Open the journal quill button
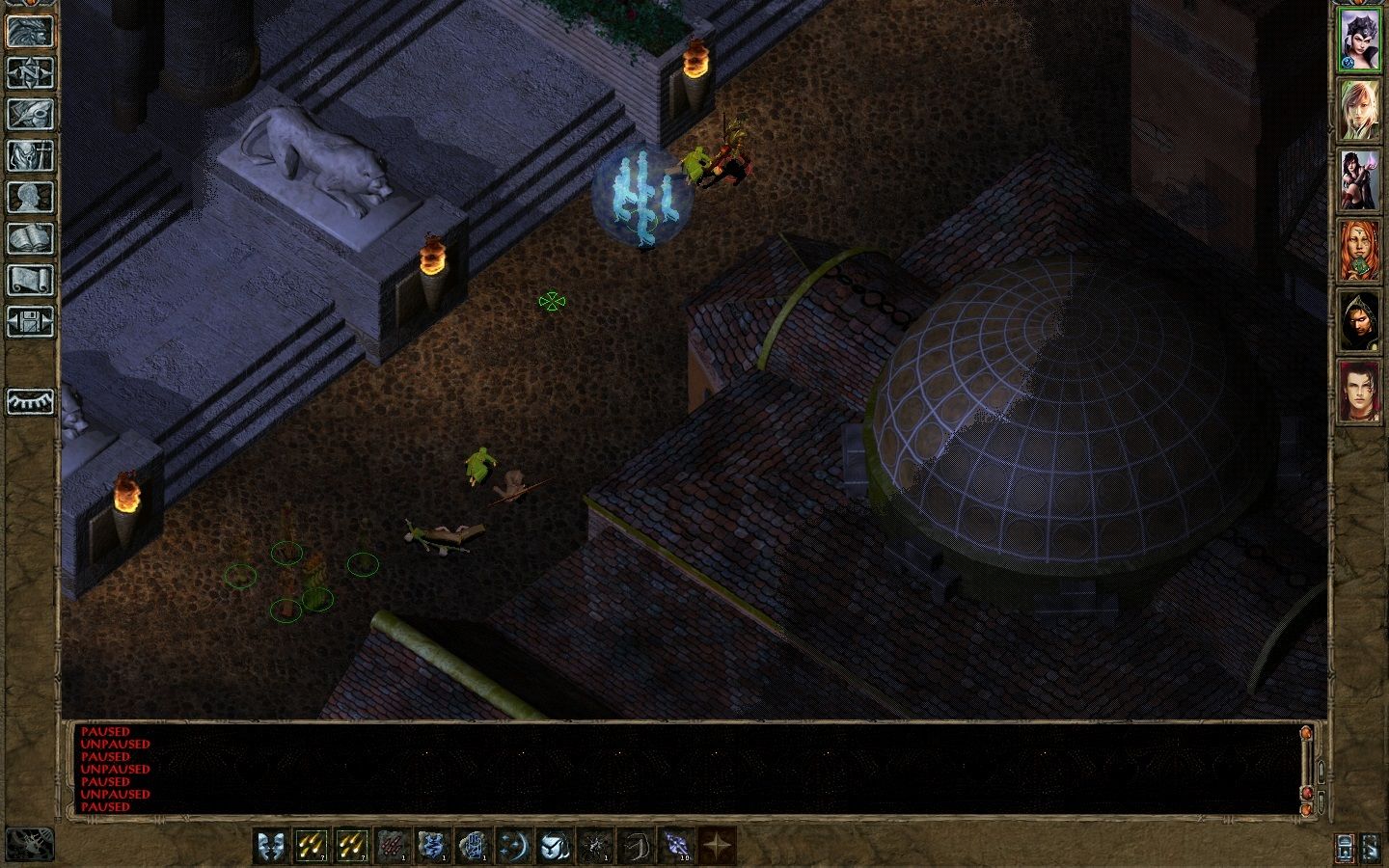Viewport: 1389px width, 868px height. click(31, 114)
